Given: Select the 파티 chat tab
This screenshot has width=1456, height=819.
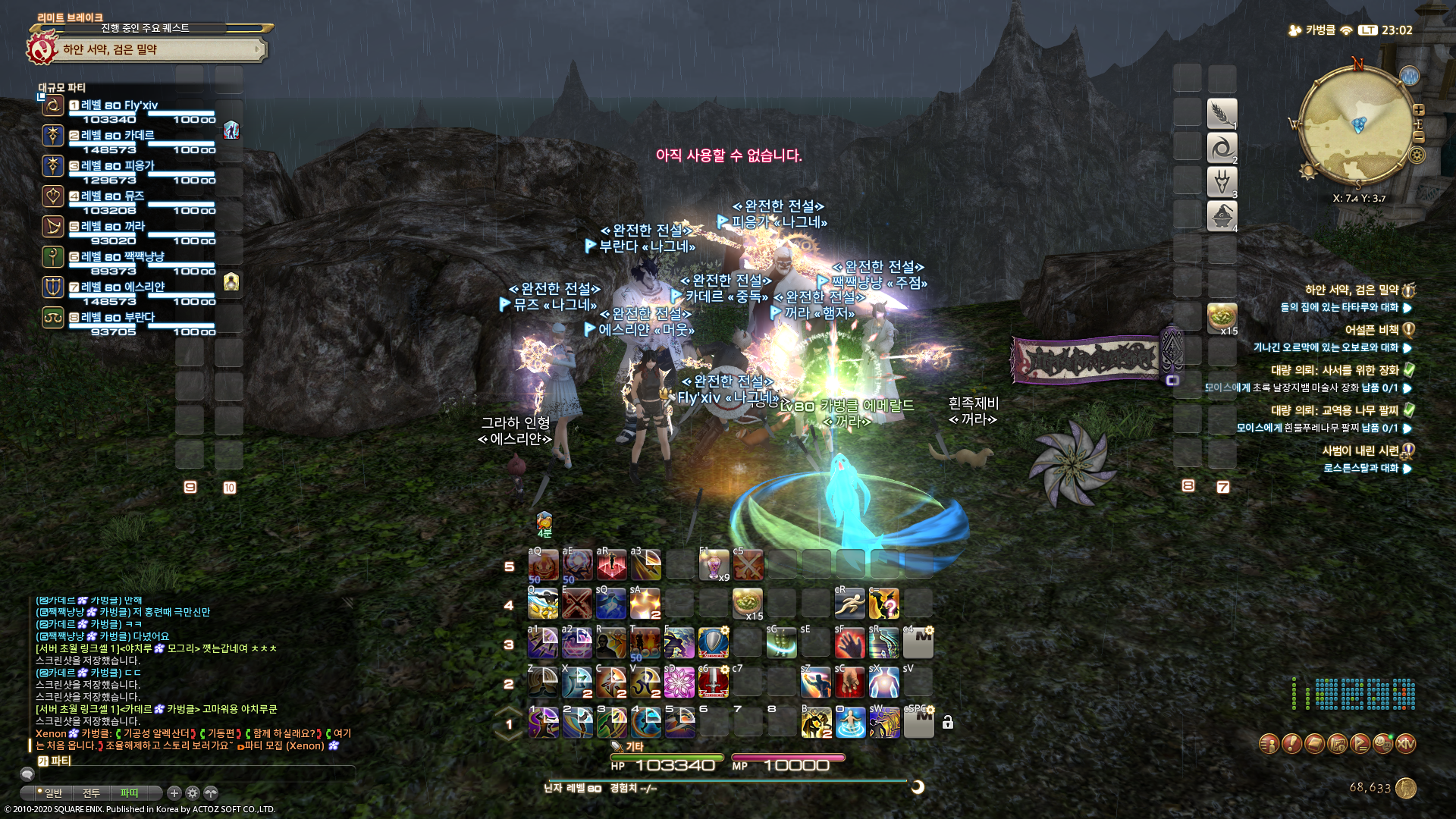Looking at the screenshot, I should [129, 793].
